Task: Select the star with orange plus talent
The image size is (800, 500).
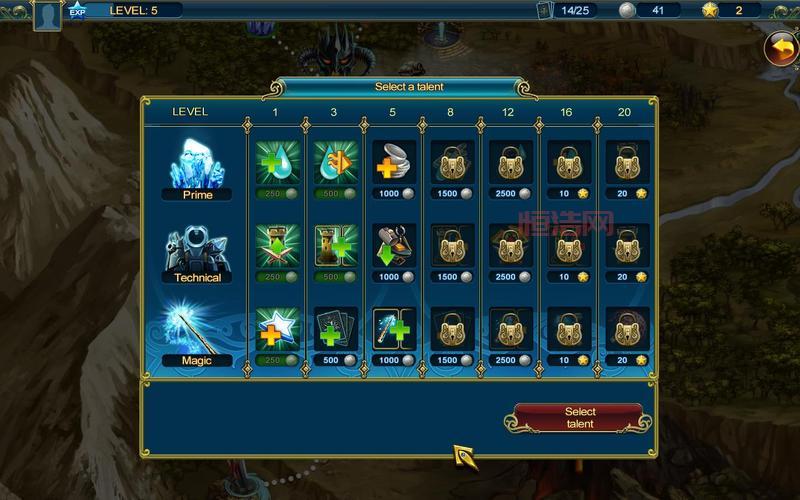Action: (x=276, y=329)
